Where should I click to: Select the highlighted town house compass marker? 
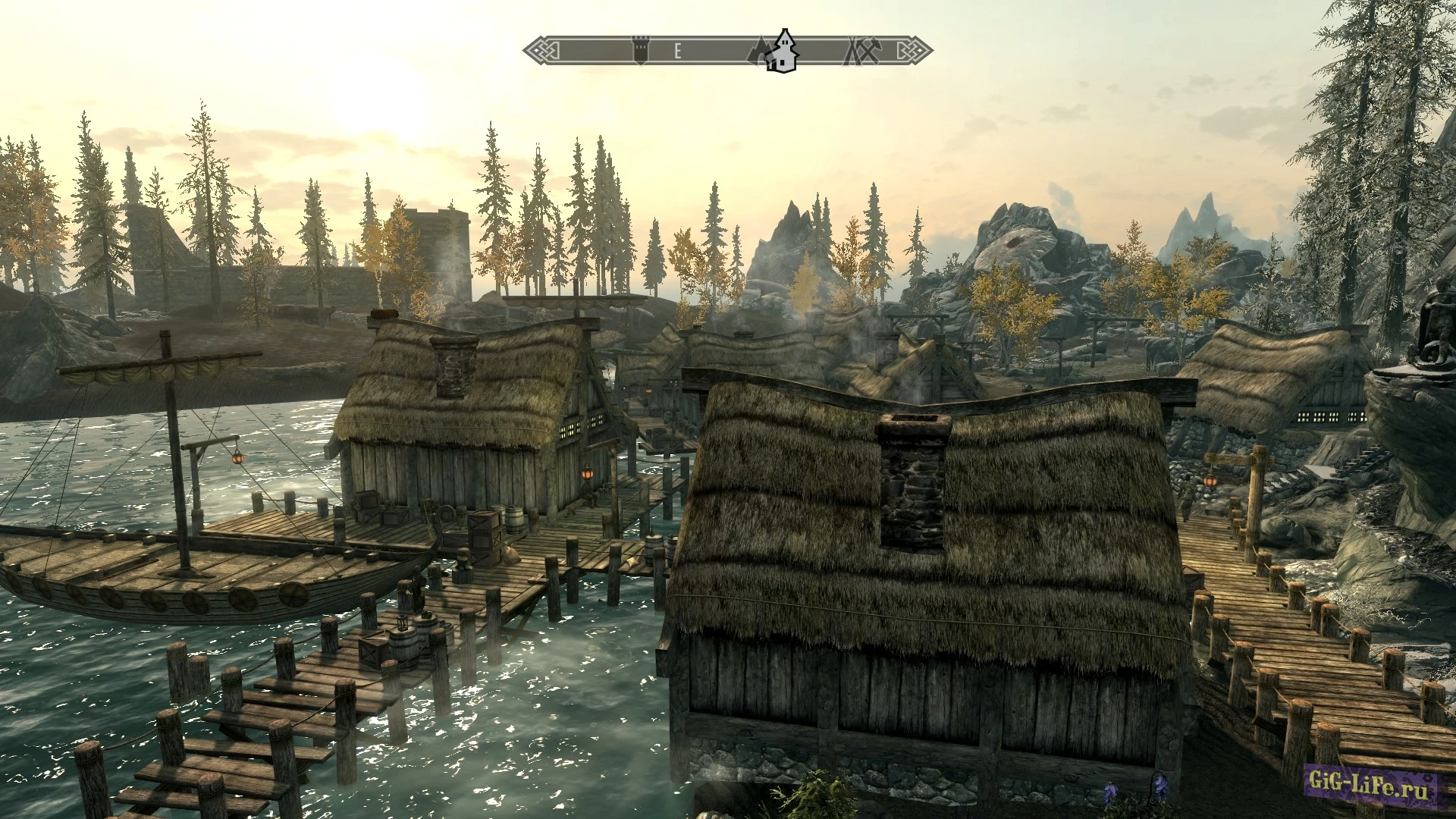[x=781, y=52]
